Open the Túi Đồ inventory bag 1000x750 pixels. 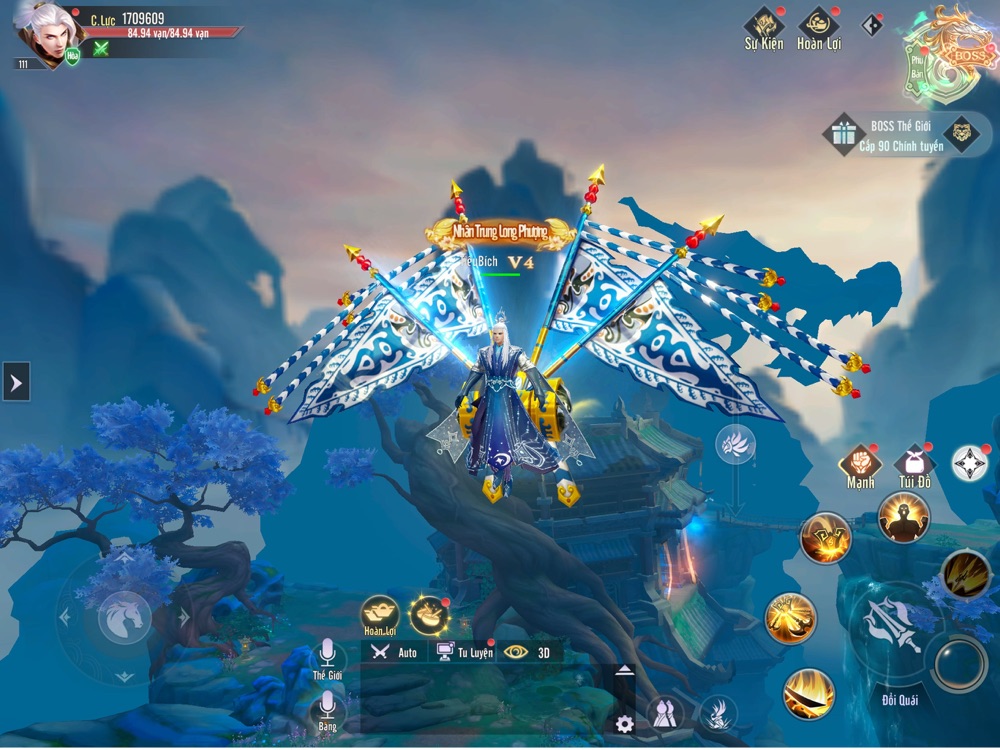click(x=913, y=463)
